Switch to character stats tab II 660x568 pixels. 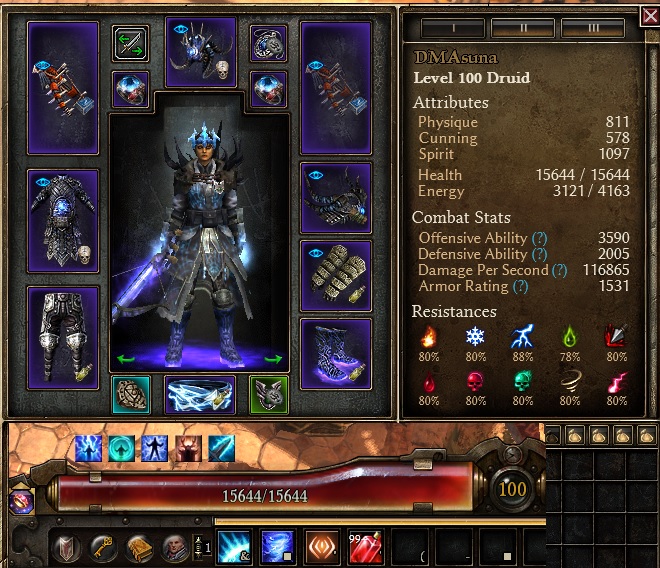coord(523,27)
